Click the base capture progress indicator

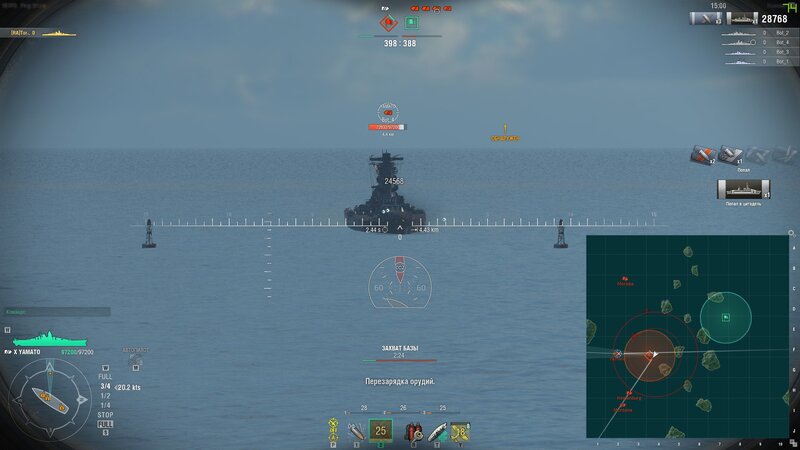tap(399, 354)
